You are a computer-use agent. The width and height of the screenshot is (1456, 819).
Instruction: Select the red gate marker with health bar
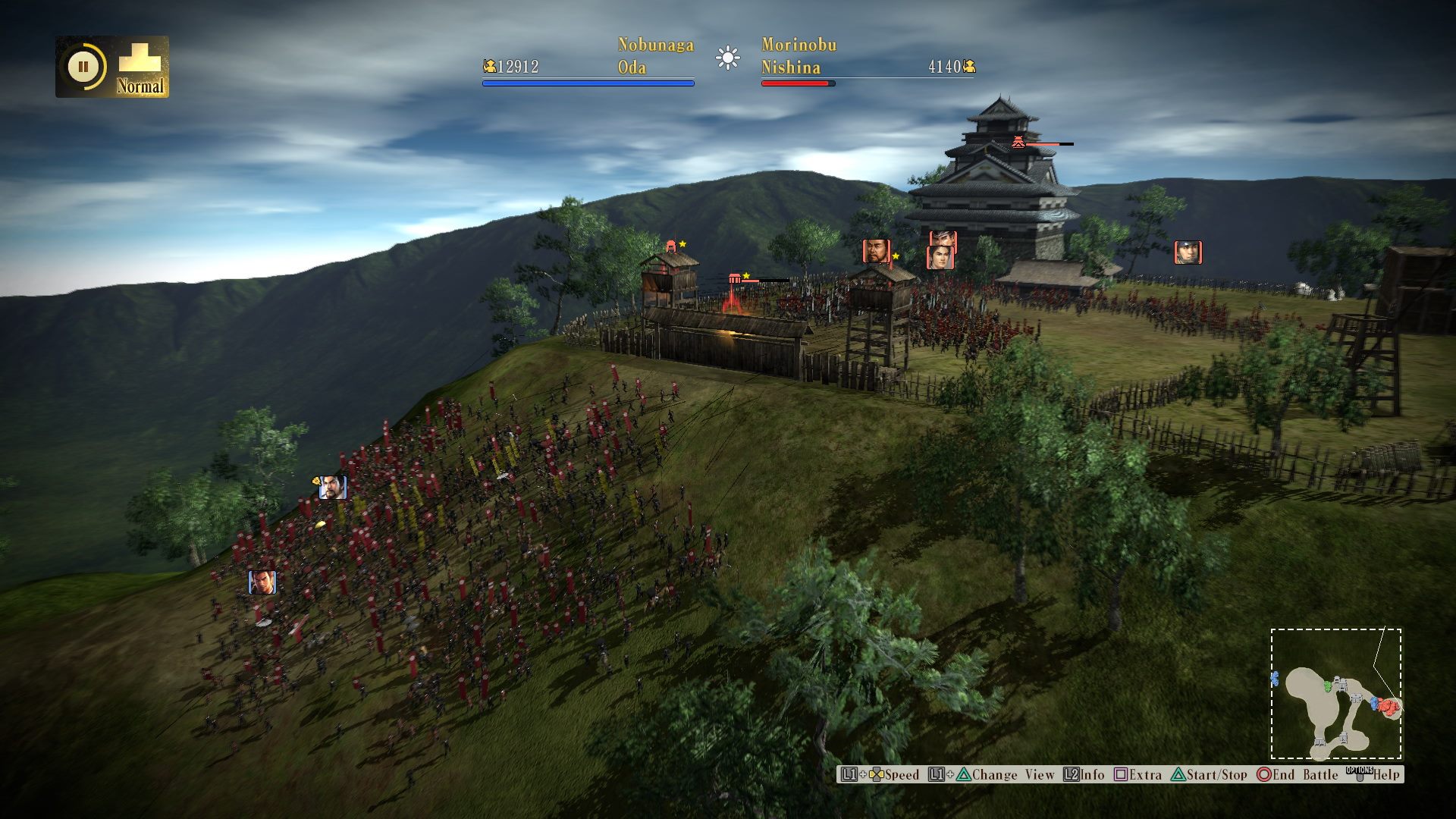pyautogui.click(x=734, y=279)
